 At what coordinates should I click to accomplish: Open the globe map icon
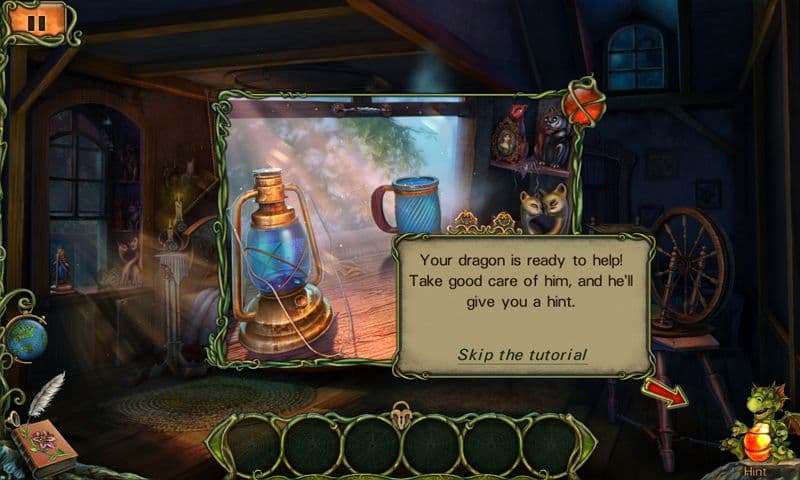24,339
